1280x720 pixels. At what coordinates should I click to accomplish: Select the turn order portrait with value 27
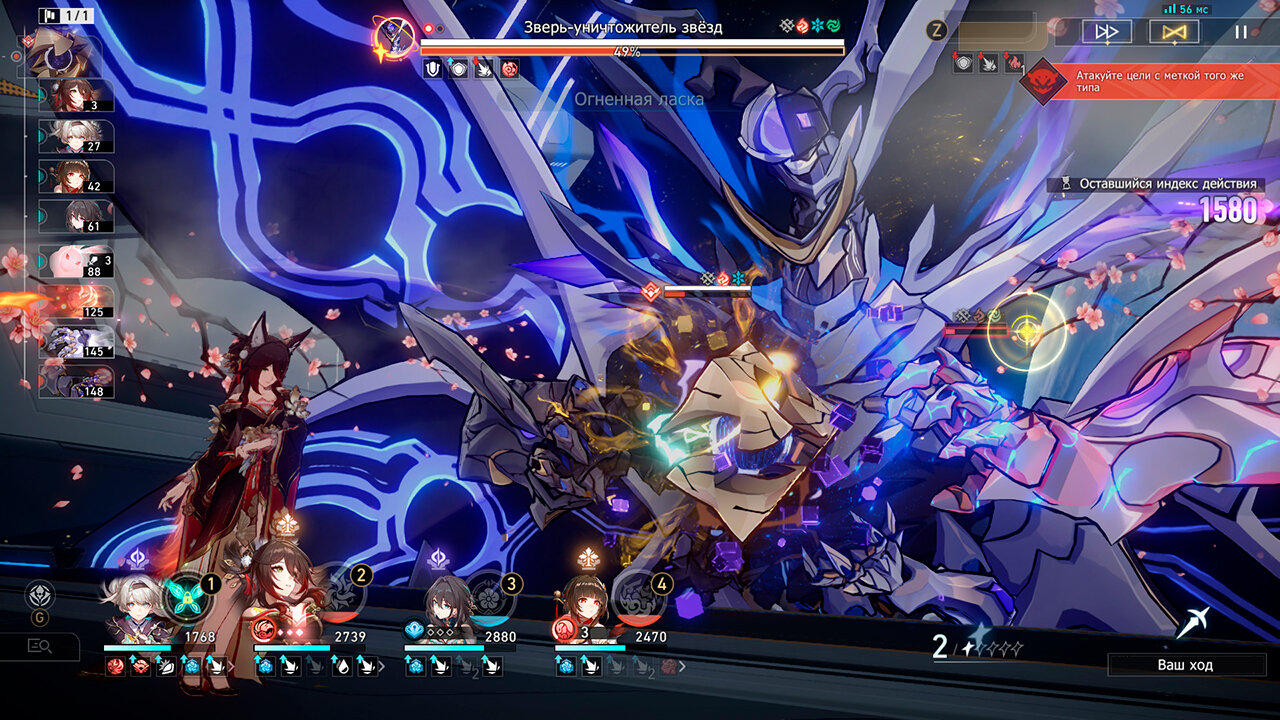(77, 136)
